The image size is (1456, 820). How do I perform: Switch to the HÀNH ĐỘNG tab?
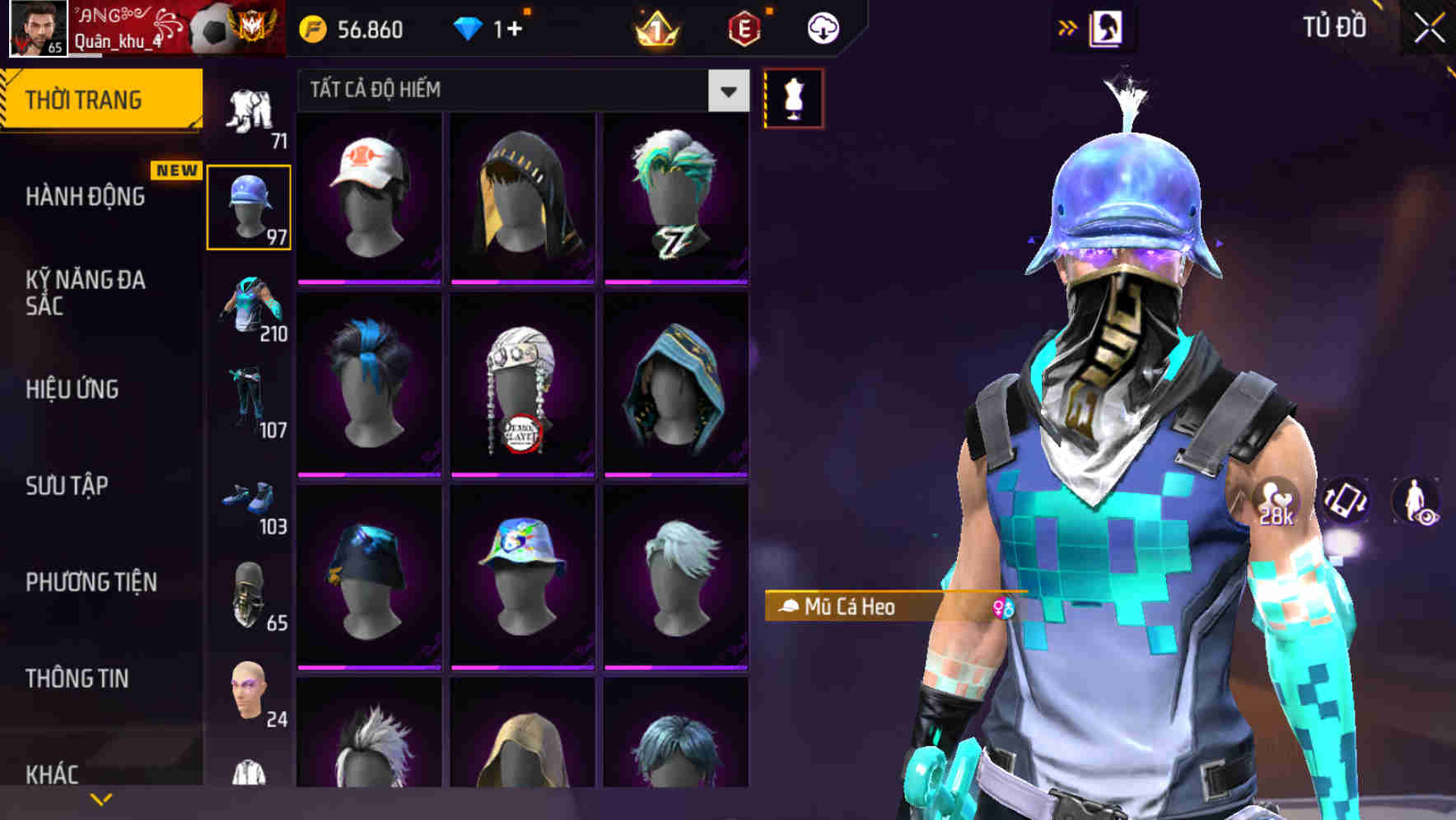tap(86, 198)
